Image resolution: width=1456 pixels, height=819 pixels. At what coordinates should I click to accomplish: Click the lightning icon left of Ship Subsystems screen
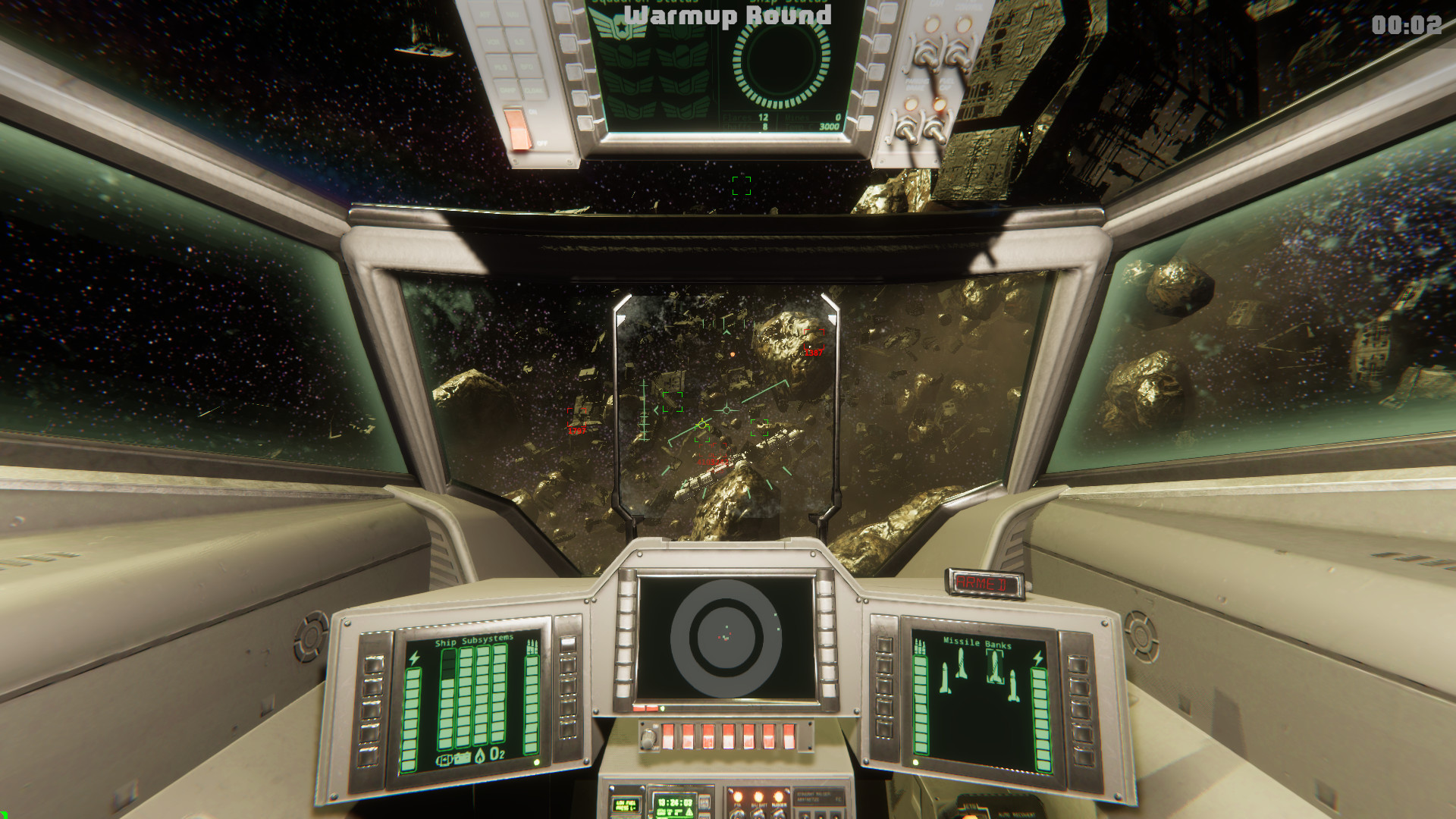tap(414, 658)
